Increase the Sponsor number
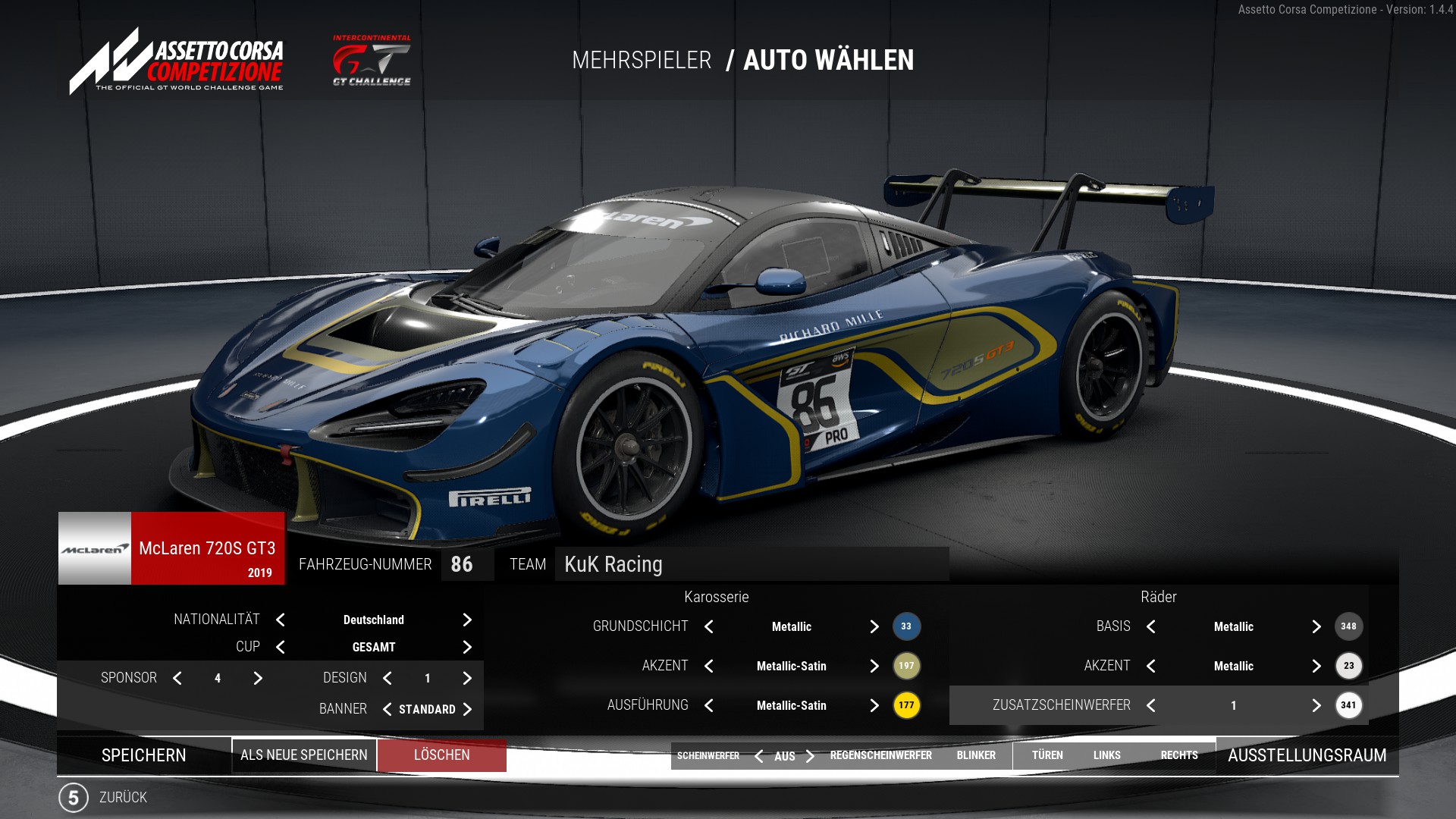The image size is (1456, 819). click(258, 679)
